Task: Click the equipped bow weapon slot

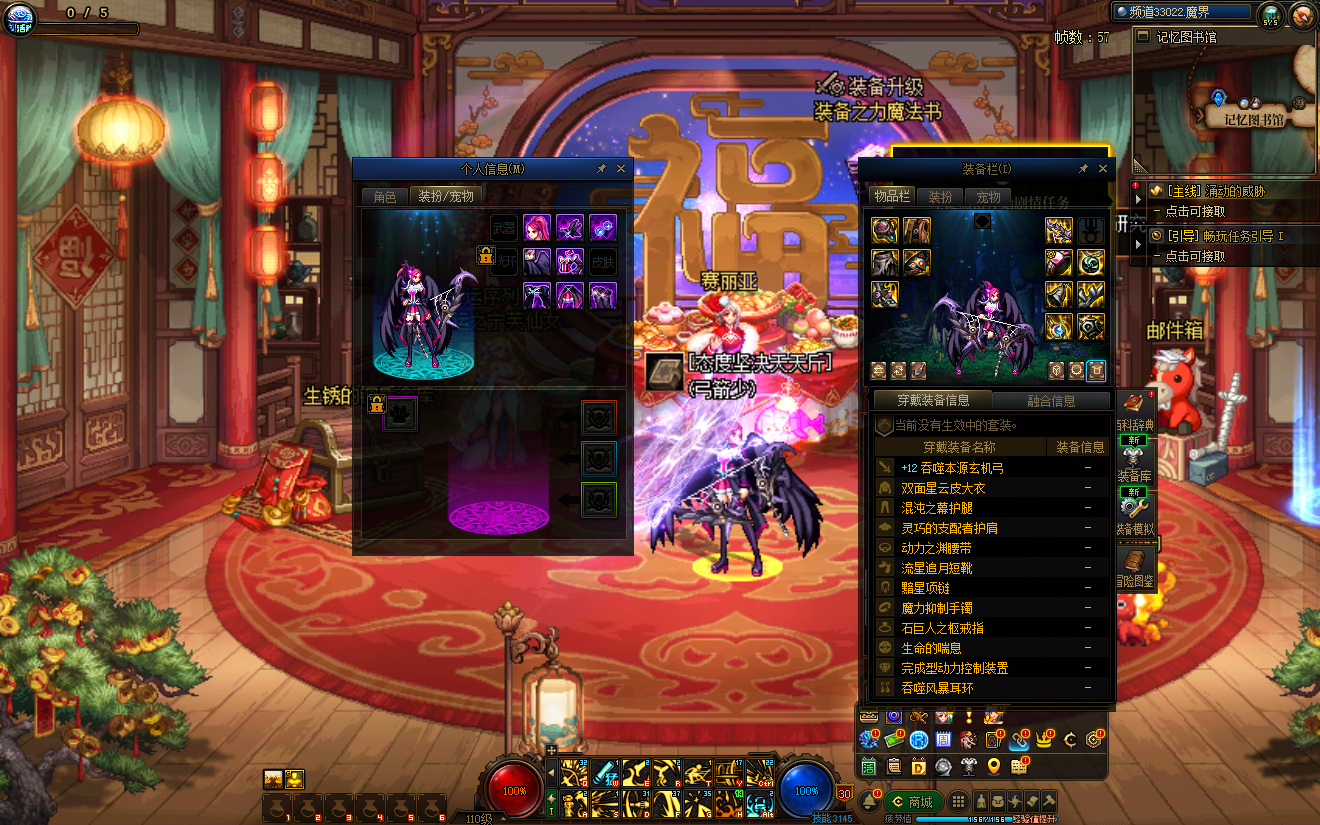Action: (1060, 230)
